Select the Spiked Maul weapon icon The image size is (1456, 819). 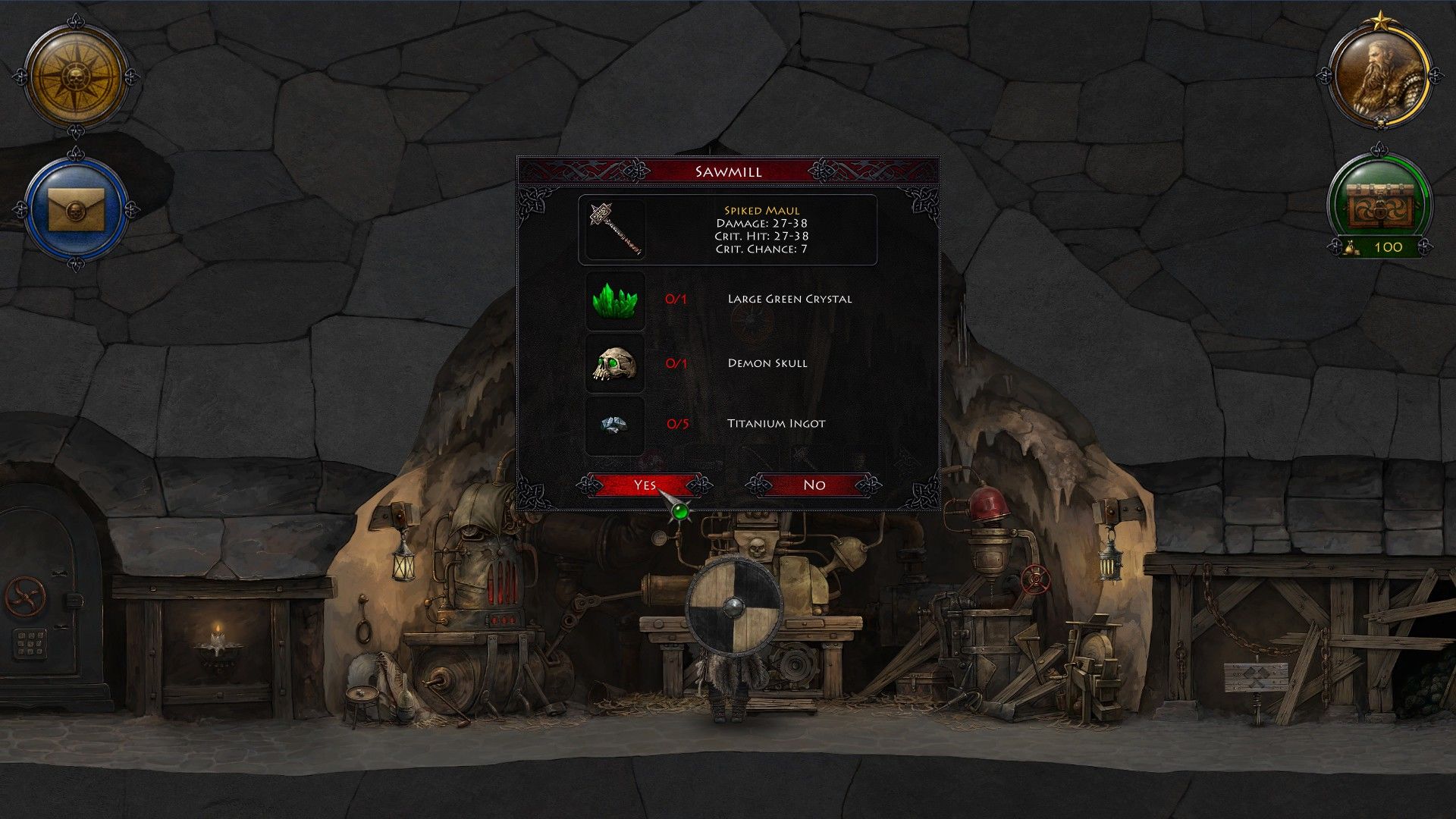pos(615,230)
